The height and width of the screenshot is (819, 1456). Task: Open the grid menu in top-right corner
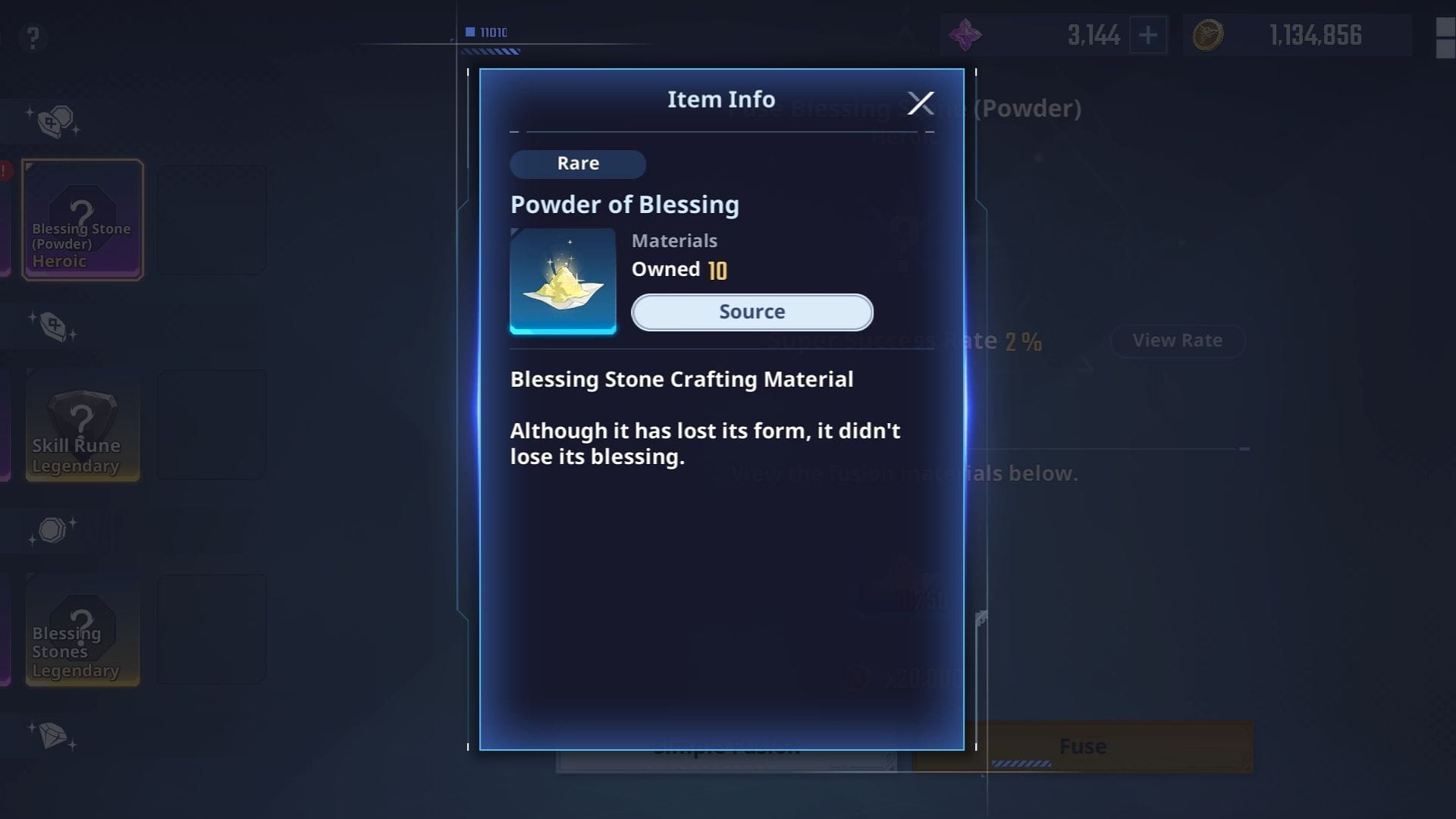[1443, 35]
